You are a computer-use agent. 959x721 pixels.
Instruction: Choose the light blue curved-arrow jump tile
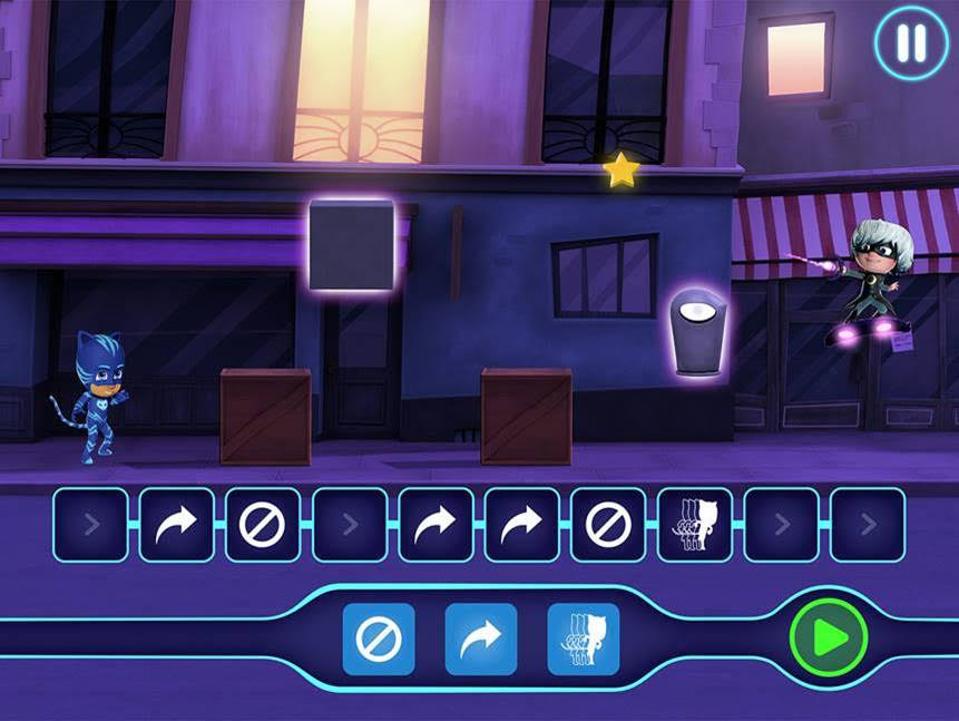tap(481, 638)
